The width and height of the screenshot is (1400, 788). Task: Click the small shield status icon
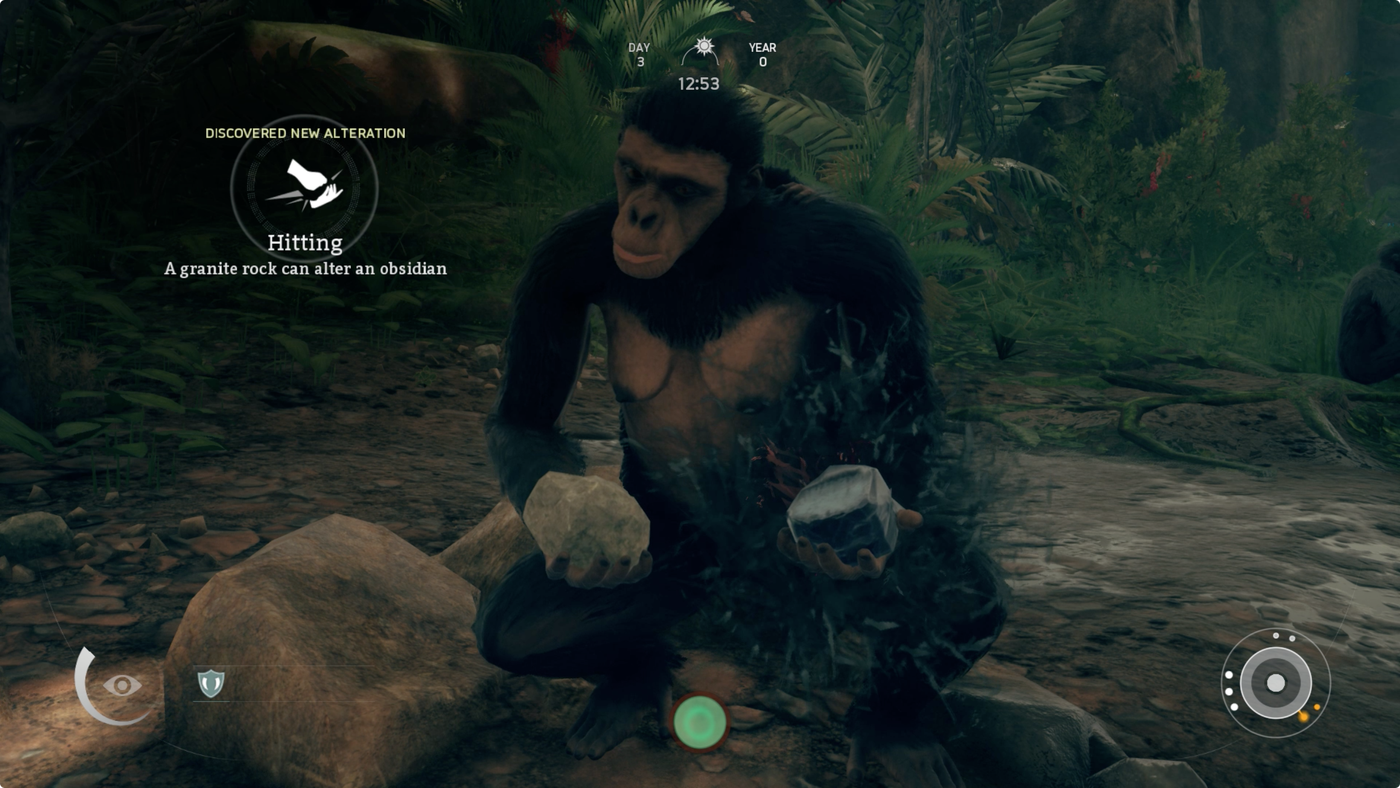210,683
